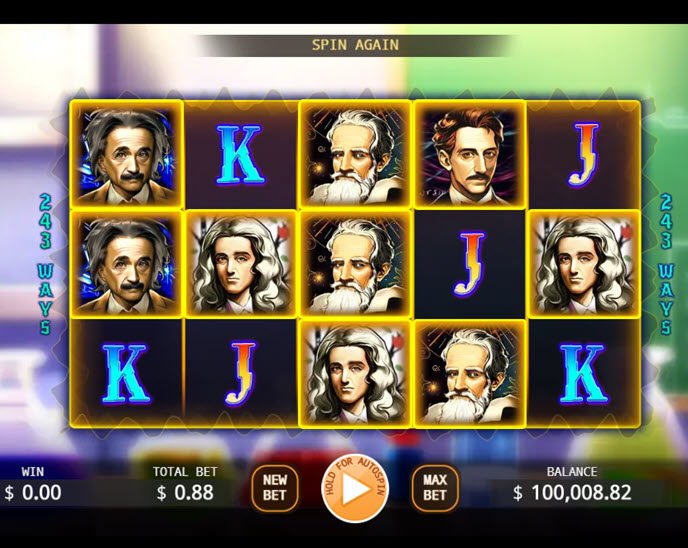Spin the reels with the orange play button
This screenshot has width=688, height=548.
coord(354,489)
